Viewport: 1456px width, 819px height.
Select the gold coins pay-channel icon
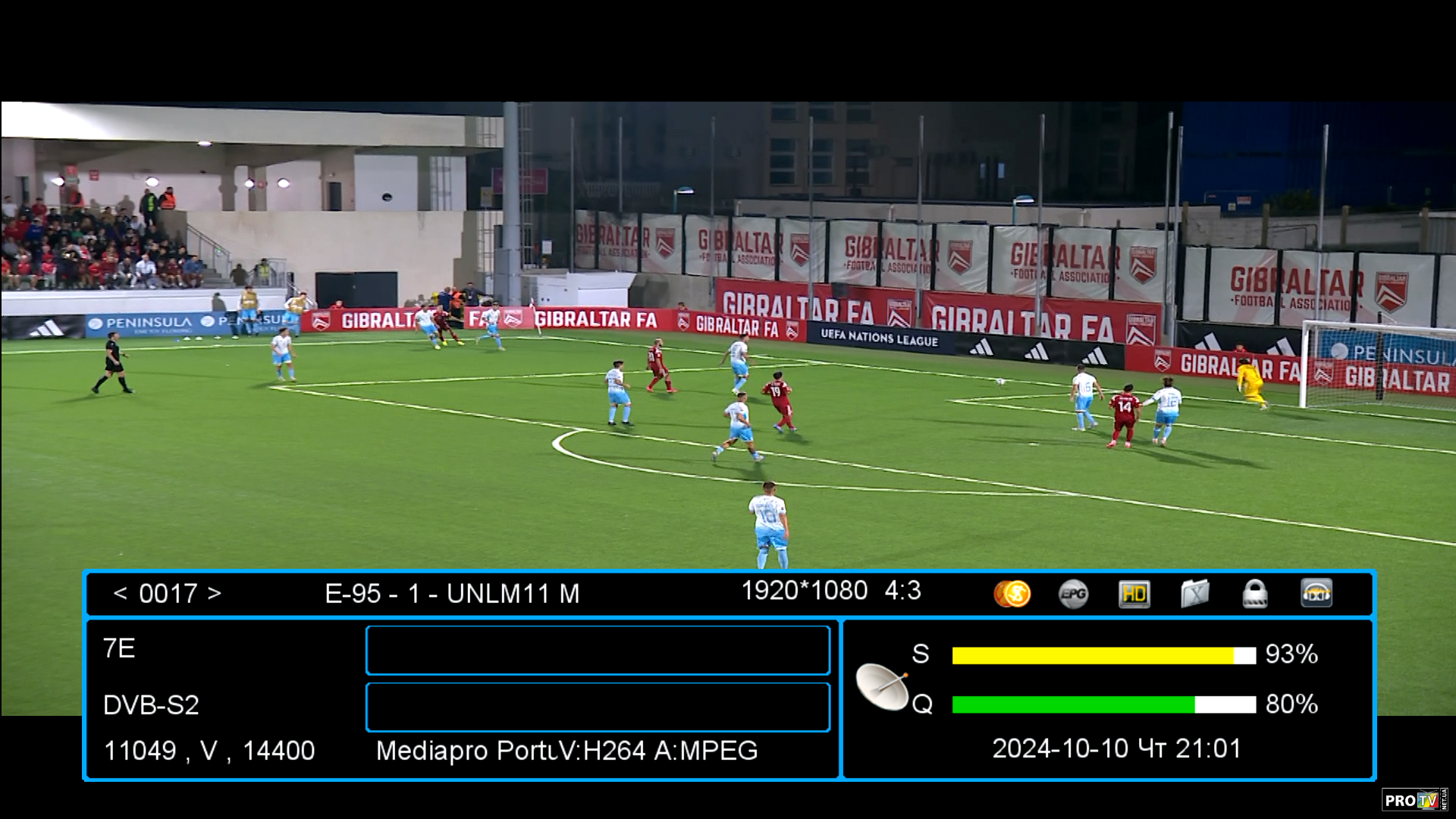point(1012,593)
